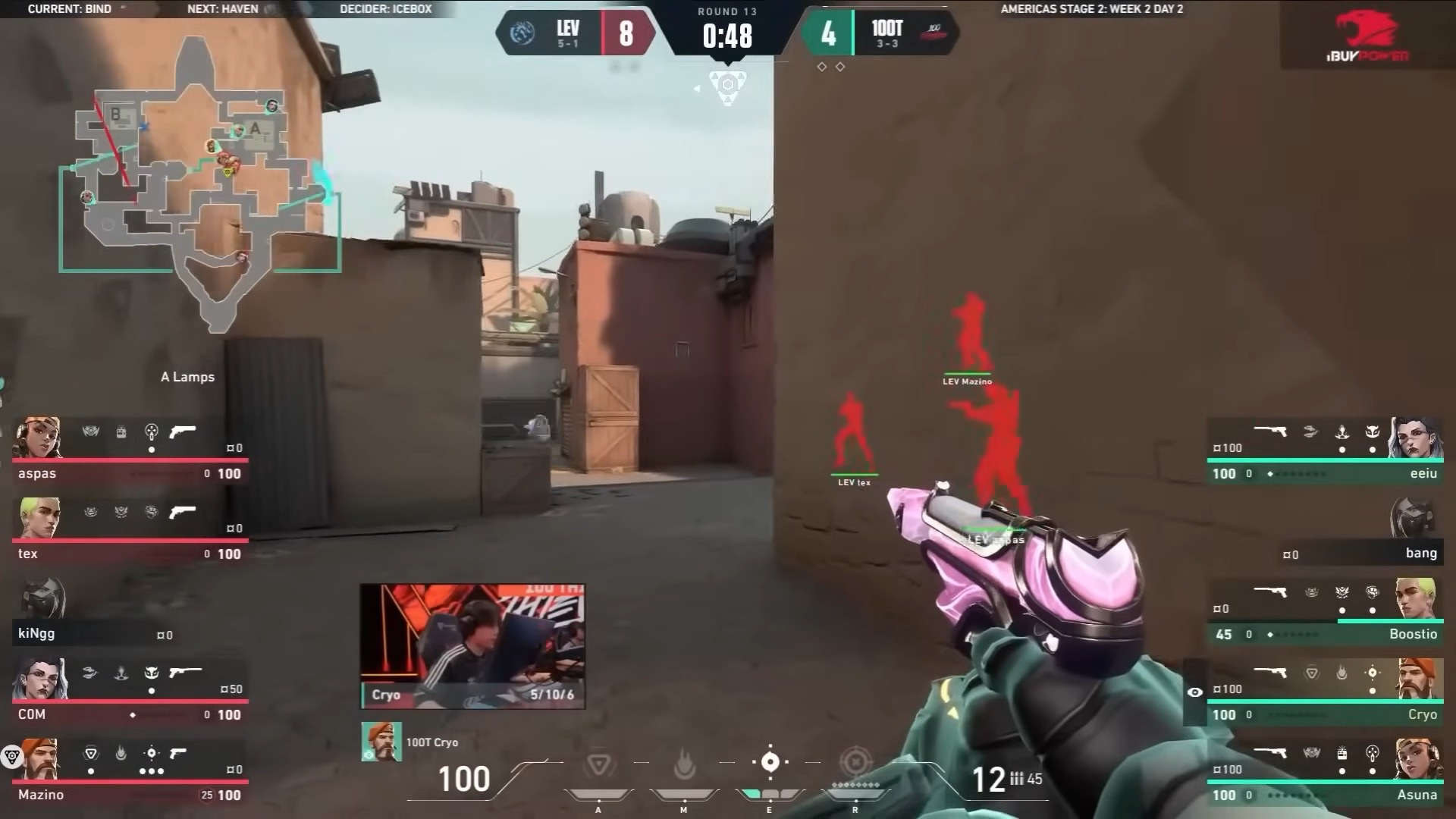Expand the round diamond markers under the 100T score

[x=830, y=67]
